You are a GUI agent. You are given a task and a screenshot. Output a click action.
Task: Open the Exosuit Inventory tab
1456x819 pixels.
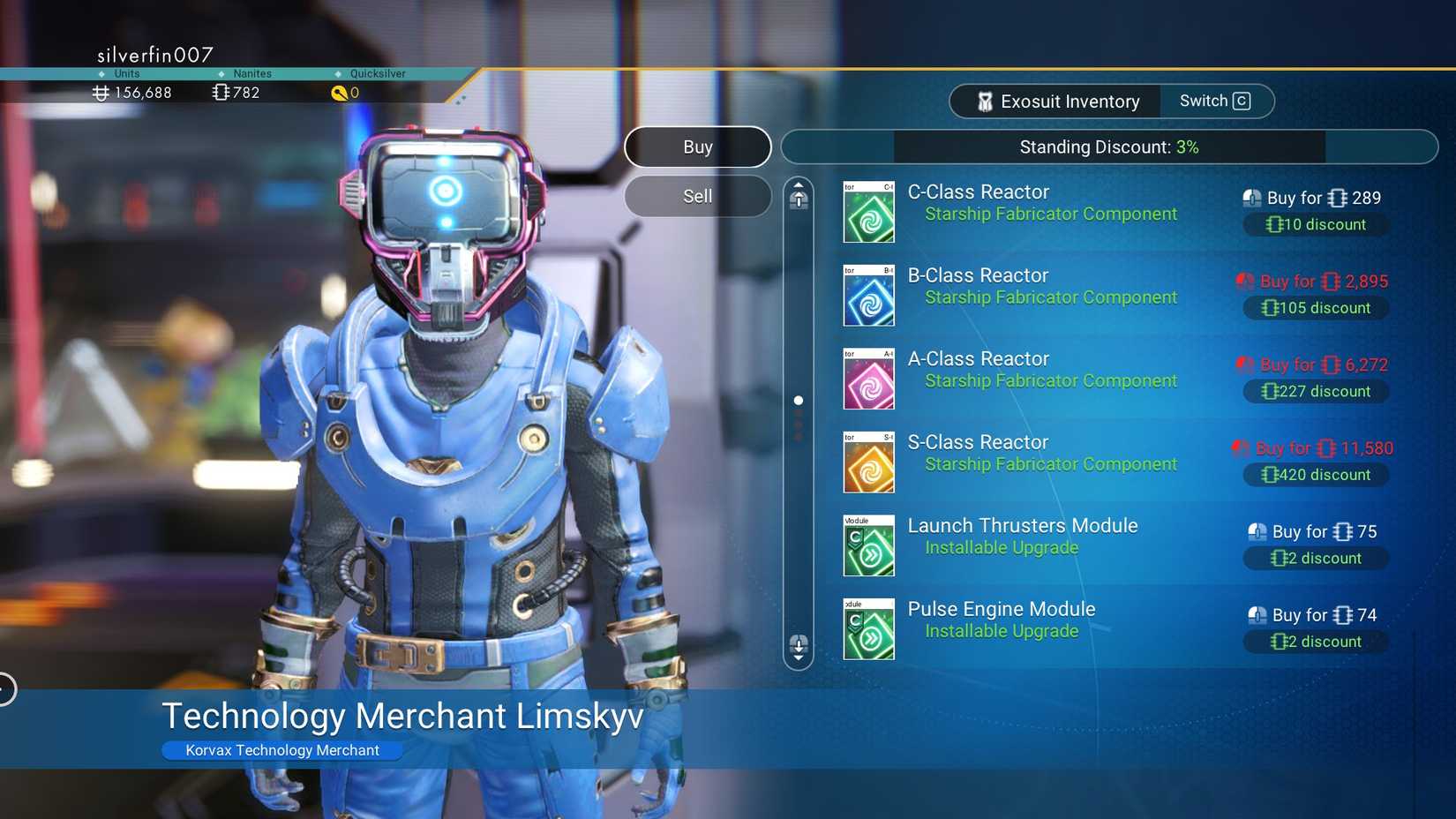point(1054,101)
